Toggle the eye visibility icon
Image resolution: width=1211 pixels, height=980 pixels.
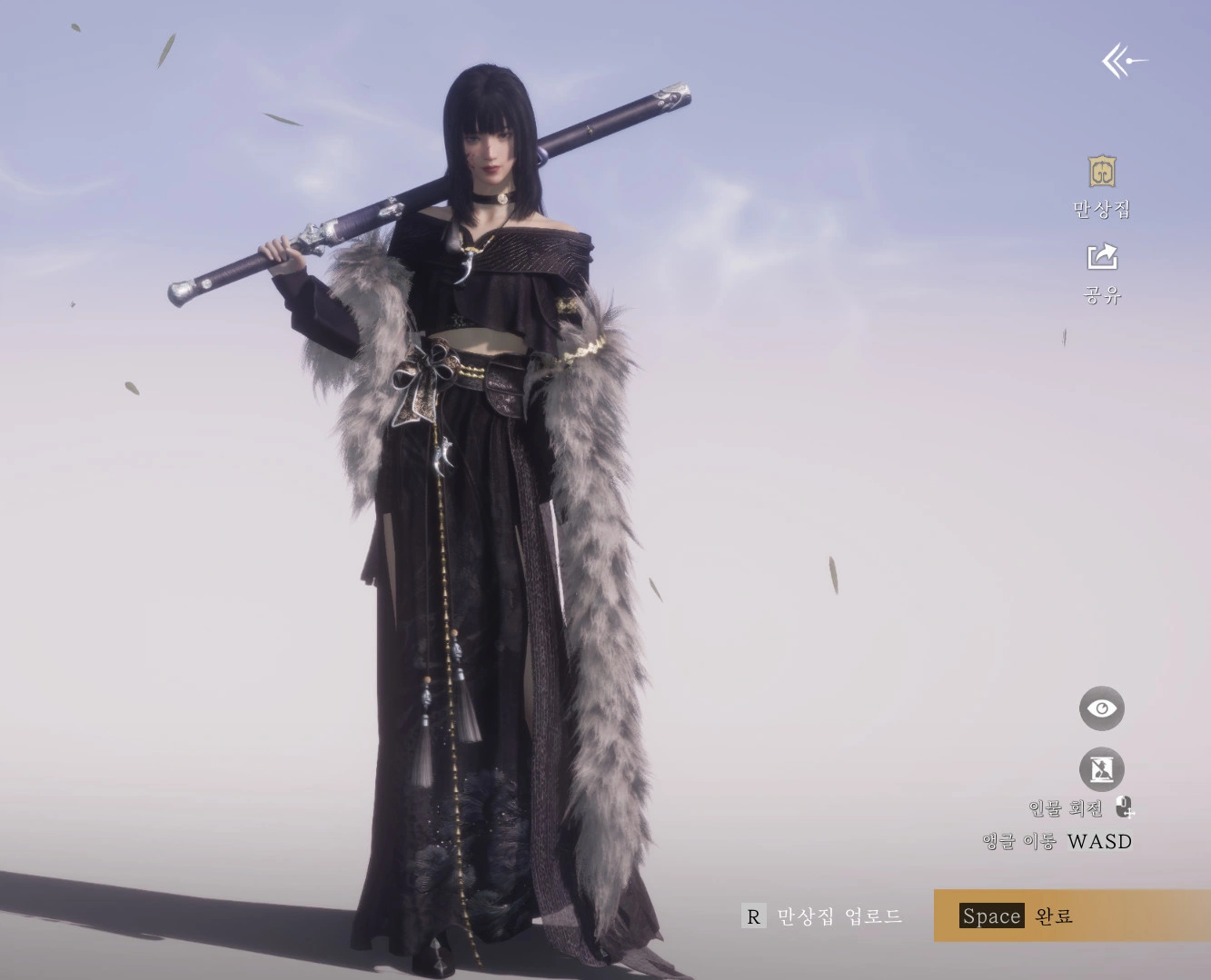pyautogui.click(x=1102, y=708)
